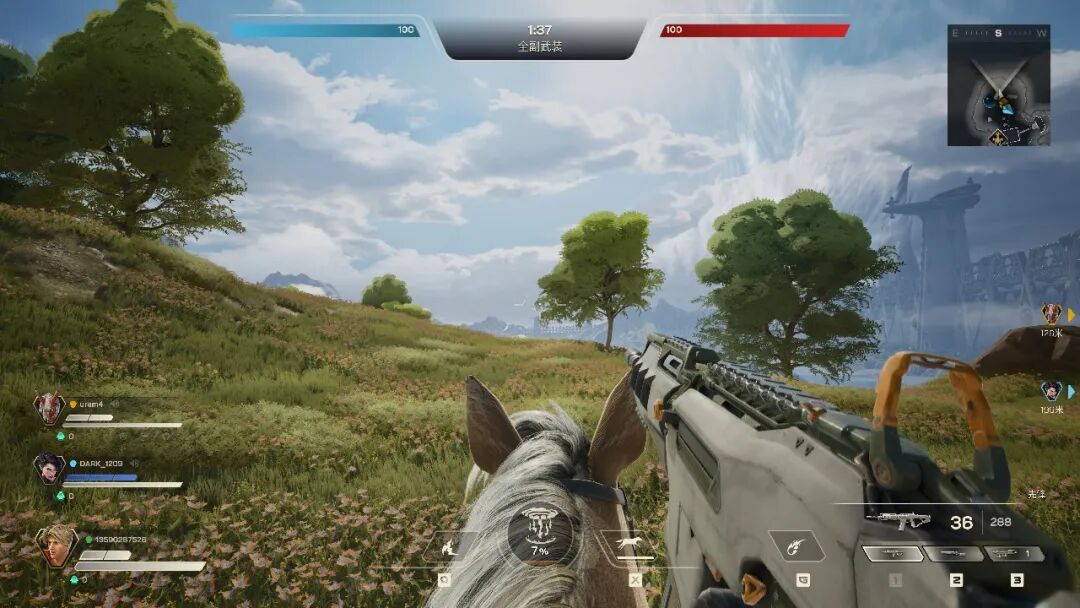Viewport: 1080px width, 608px height.
Task: Select teammate cram4's portrait
Action: pyautogui.click(x=48, y=408)
